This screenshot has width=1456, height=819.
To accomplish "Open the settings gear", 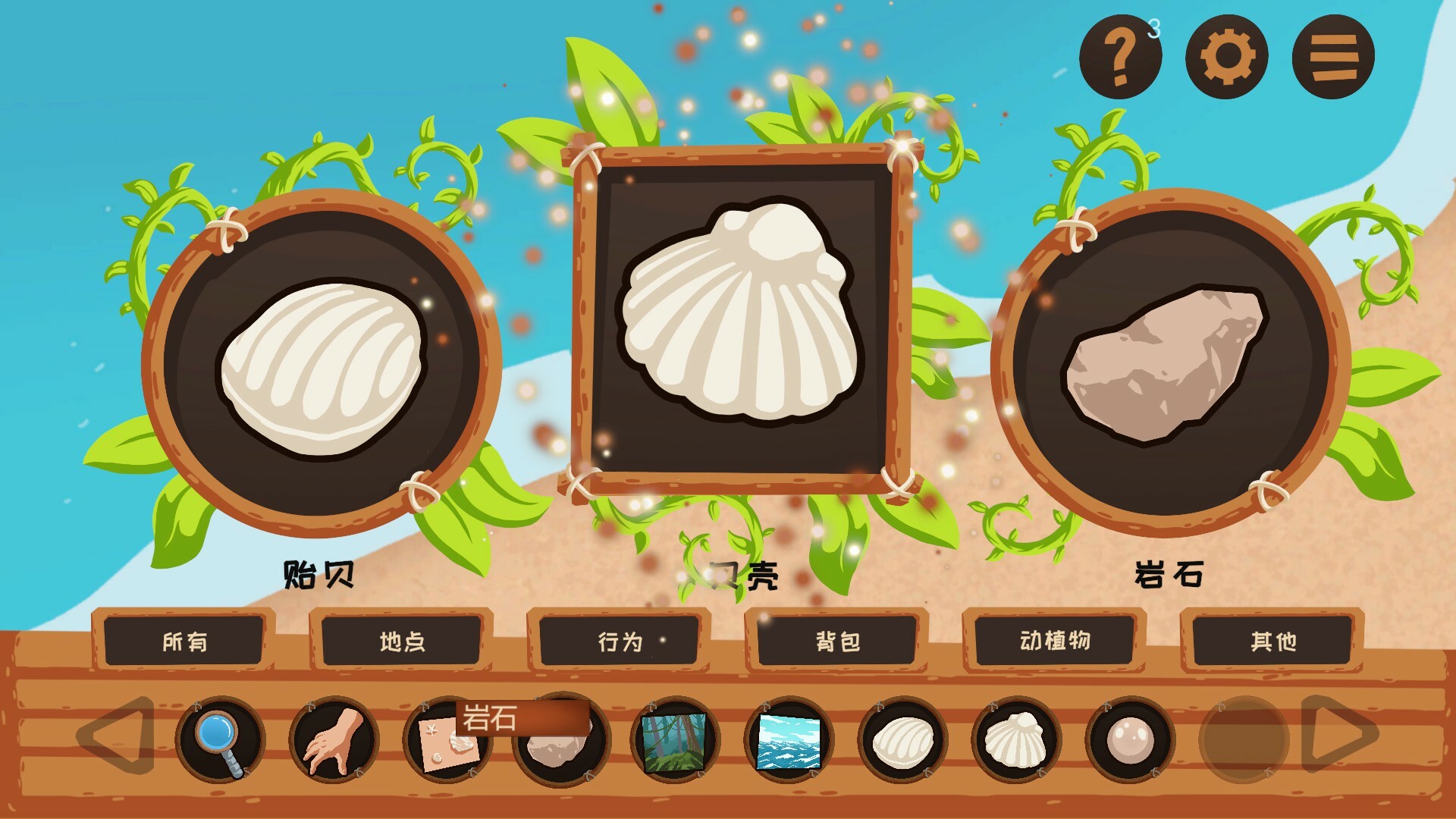I will [x=1229, y=56].
